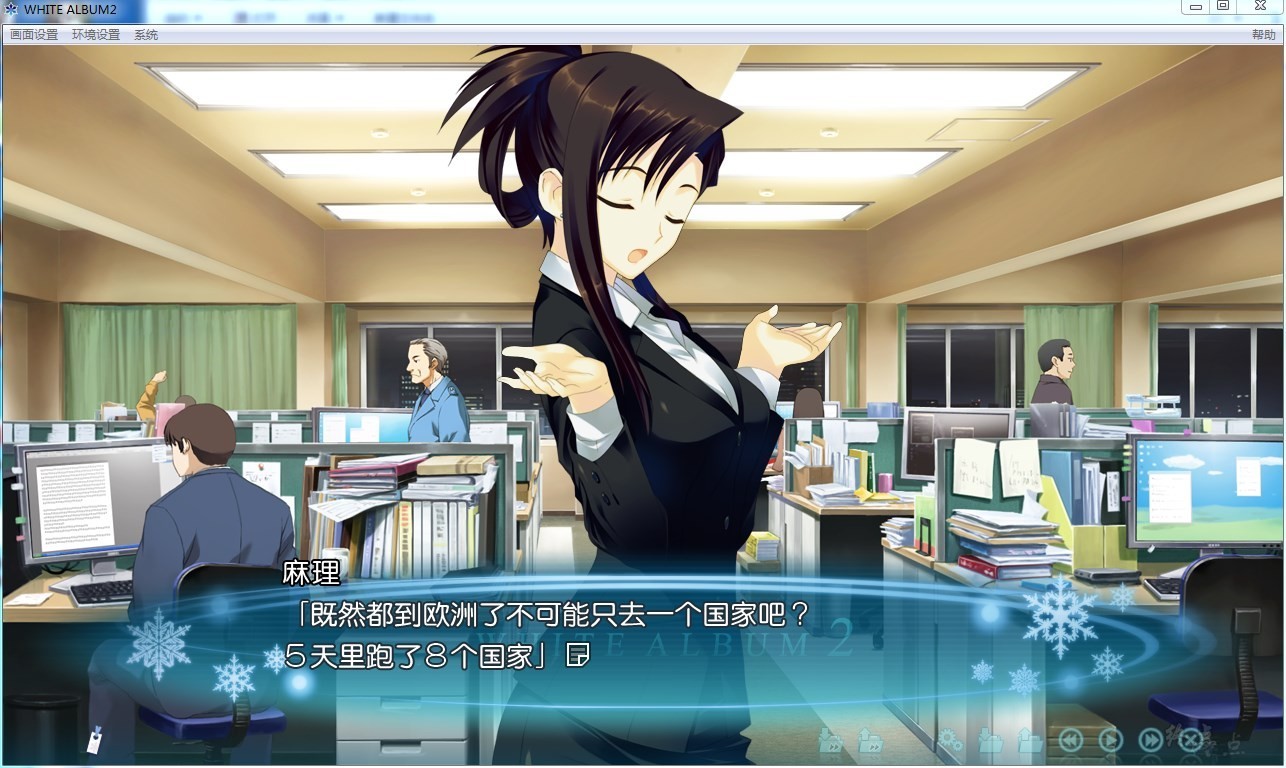Click the quick save folder icon
Screen dimensions: 1286x768
[x=830, y=741]
